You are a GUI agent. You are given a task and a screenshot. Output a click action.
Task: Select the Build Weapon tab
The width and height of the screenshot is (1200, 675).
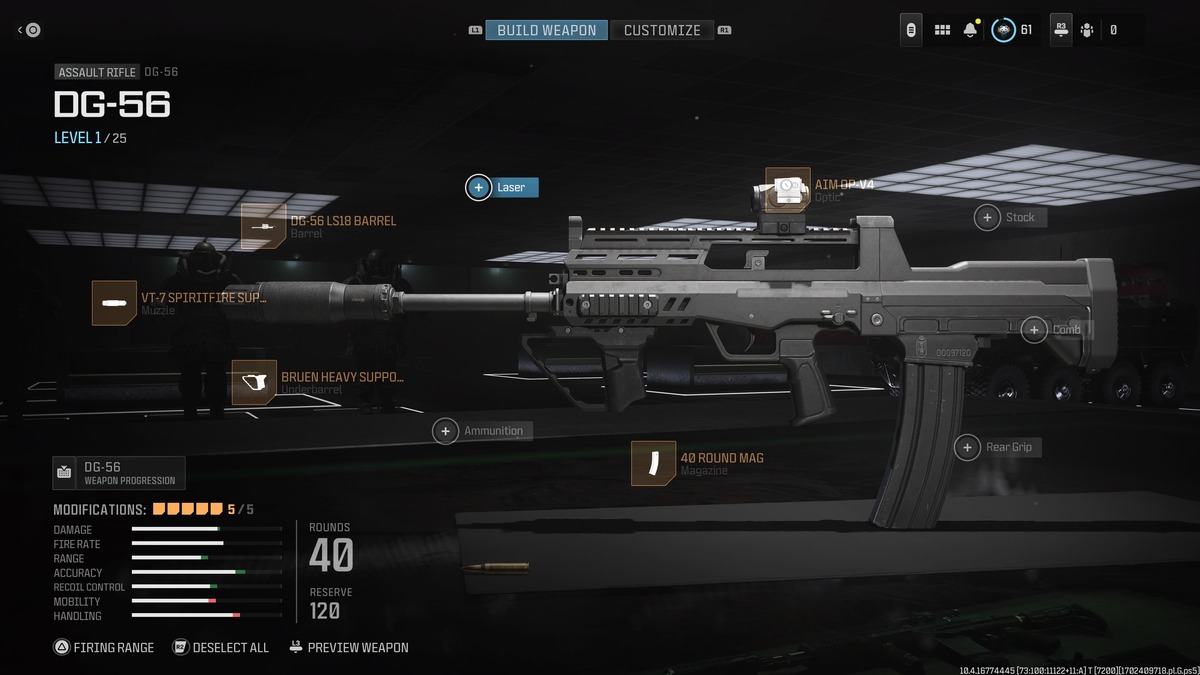[x=546, y=30]
